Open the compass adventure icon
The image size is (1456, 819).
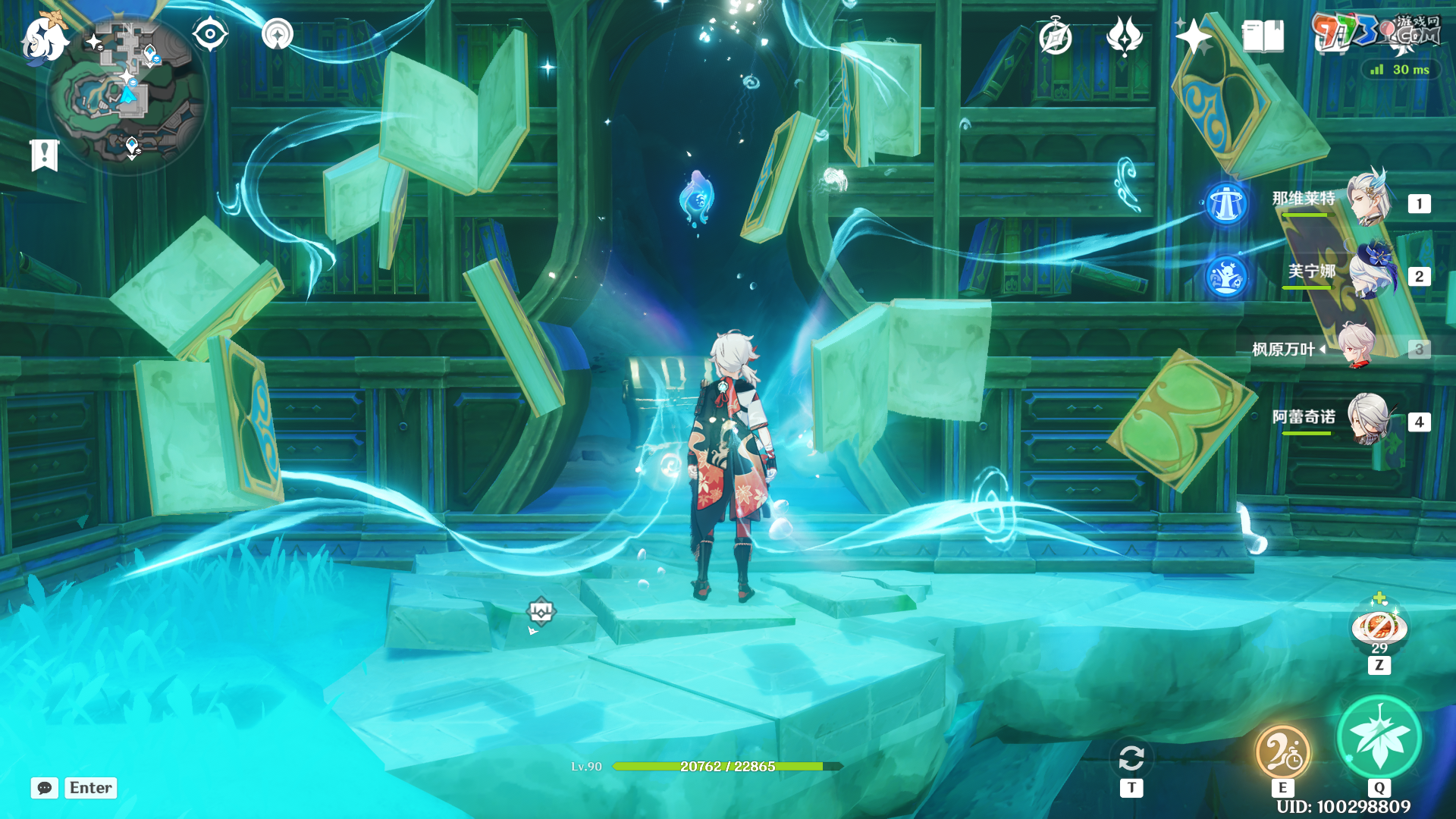click(x=1056, y=37)
